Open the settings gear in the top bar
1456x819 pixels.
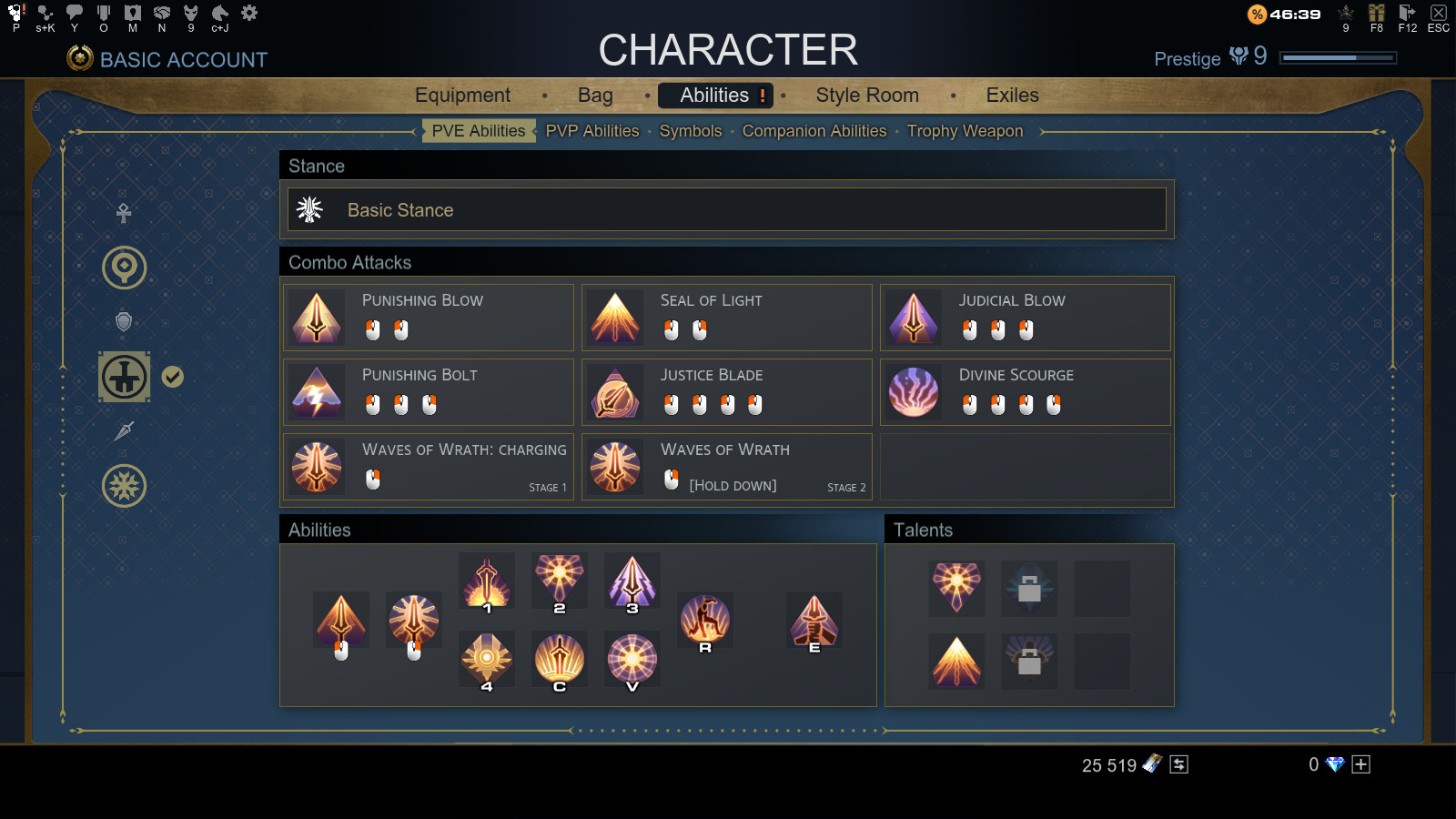pos(248,13)
